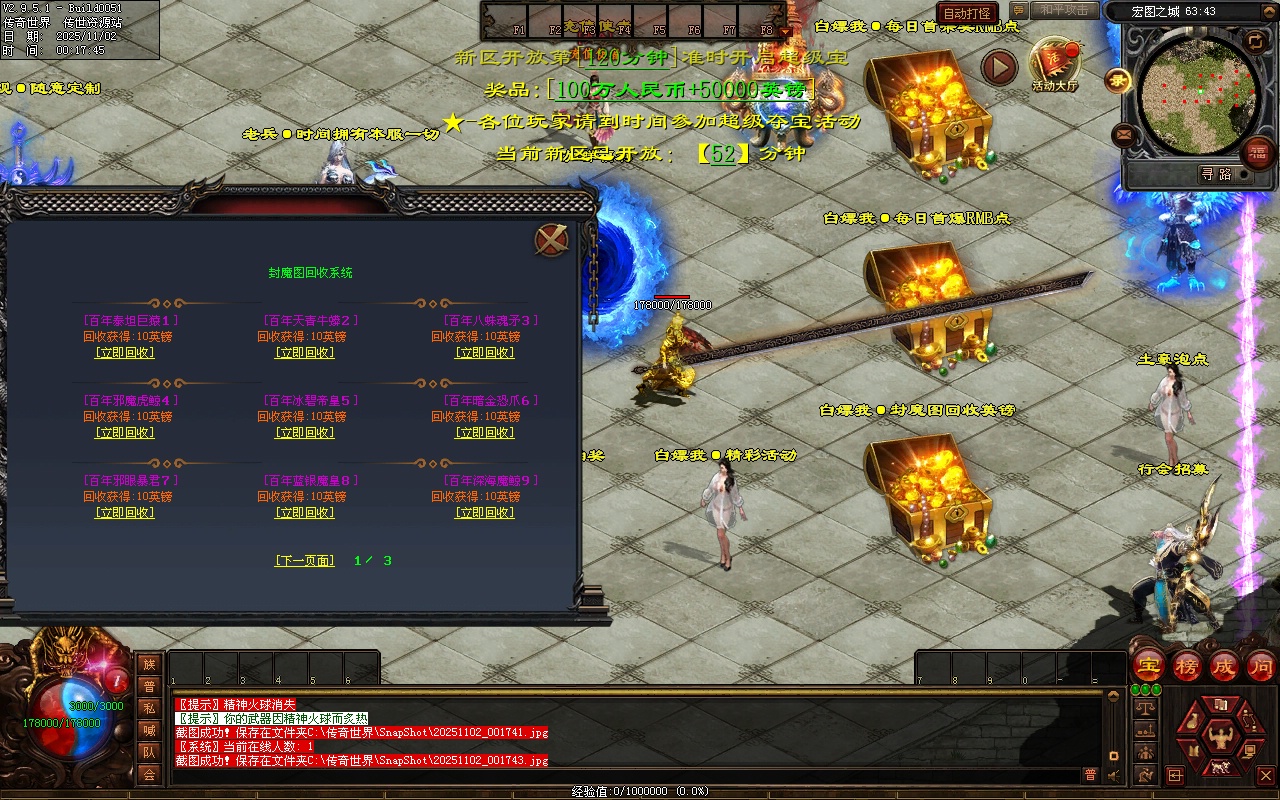This screenshot has height=800, width=1280.
Task: Switch the 和平攻击 attack mode
Action: pos(1063,10)
